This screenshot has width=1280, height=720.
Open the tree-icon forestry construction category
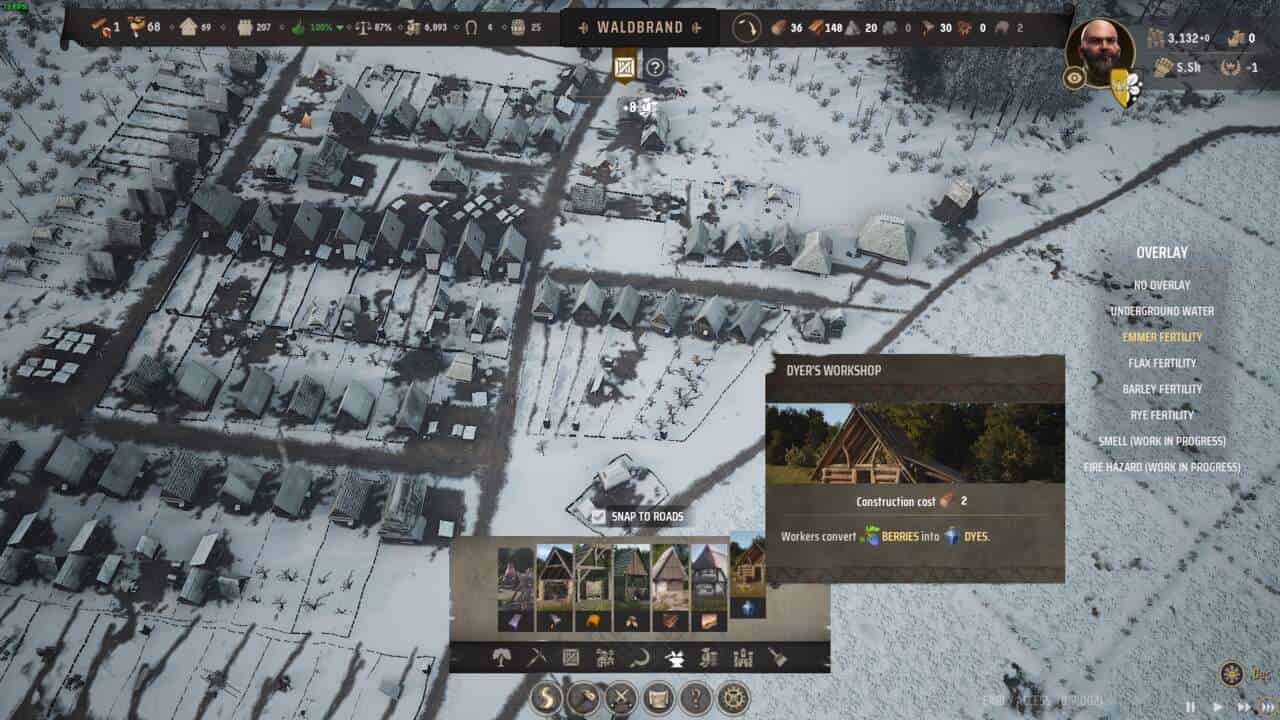pyautogui.click(x=501, y=657)
